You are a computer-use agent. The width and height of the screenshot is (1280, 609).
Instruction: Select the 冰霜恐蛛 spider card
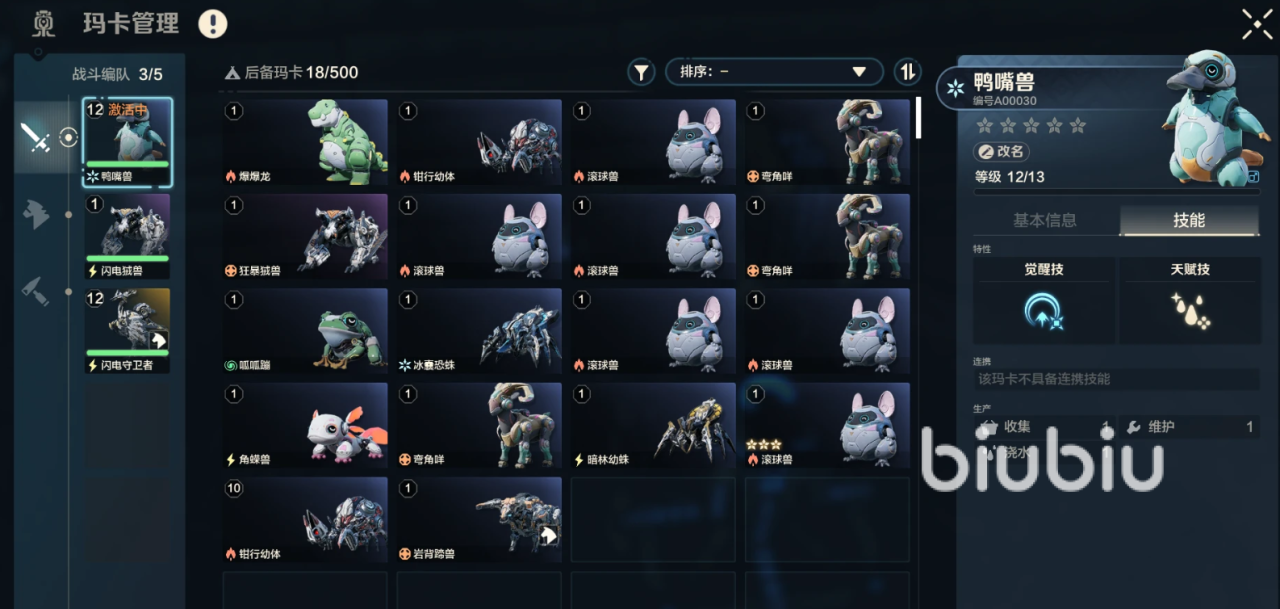tap(479, 331)
